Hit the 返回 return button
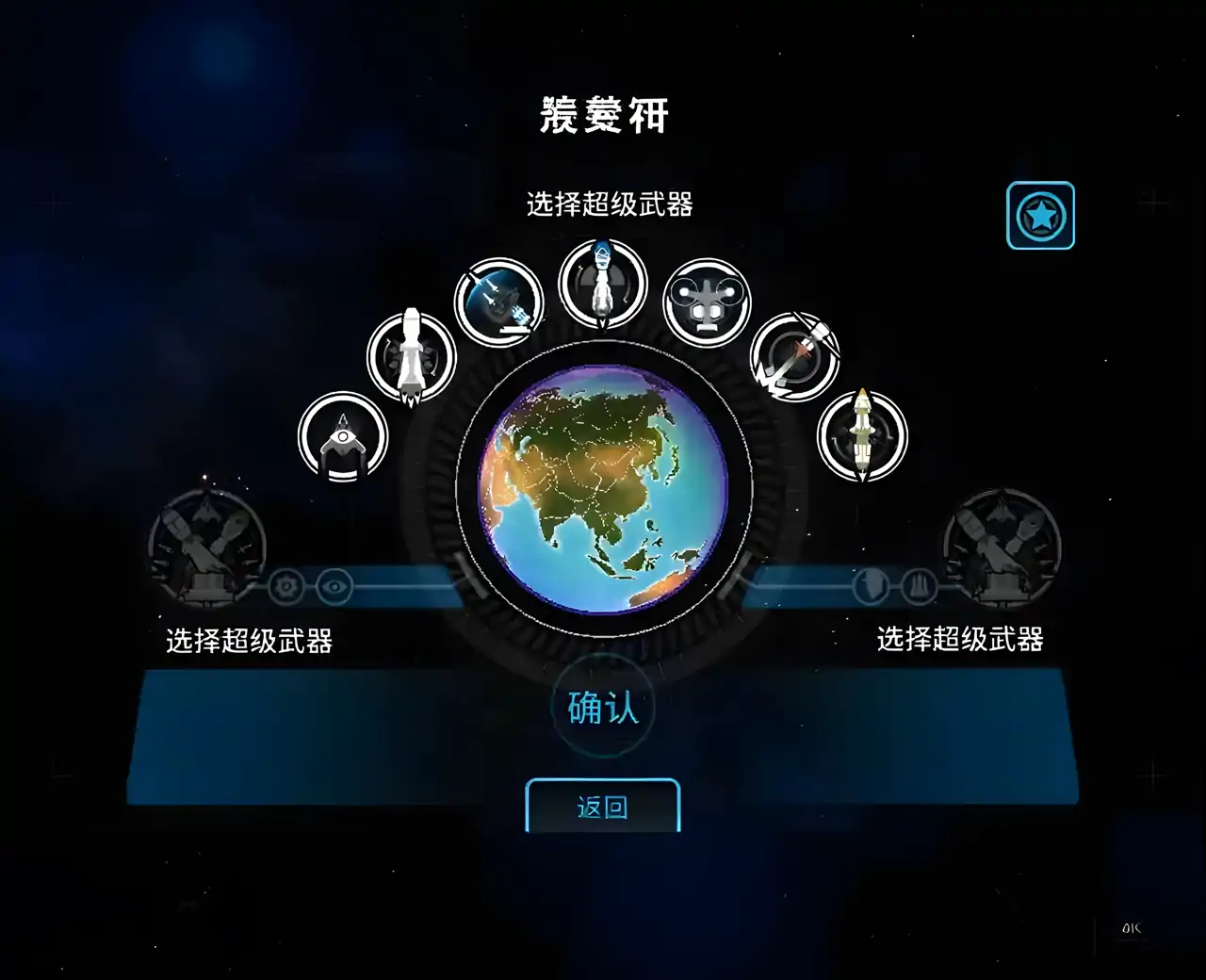Screen dimensions: 1206x980 pyautogui.click(x=602, y=808)
